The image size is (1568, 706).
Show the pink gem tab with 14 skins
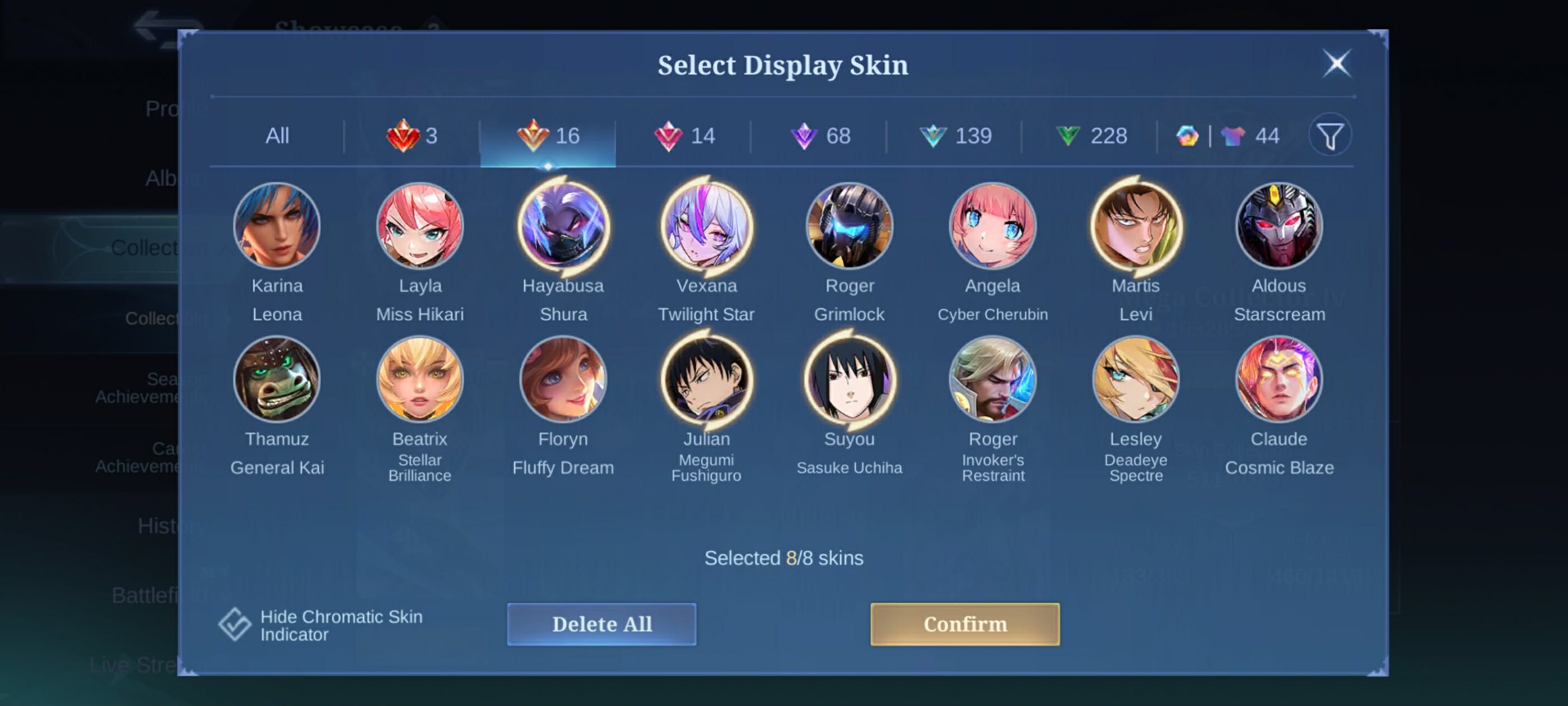(x=684, y=136)
